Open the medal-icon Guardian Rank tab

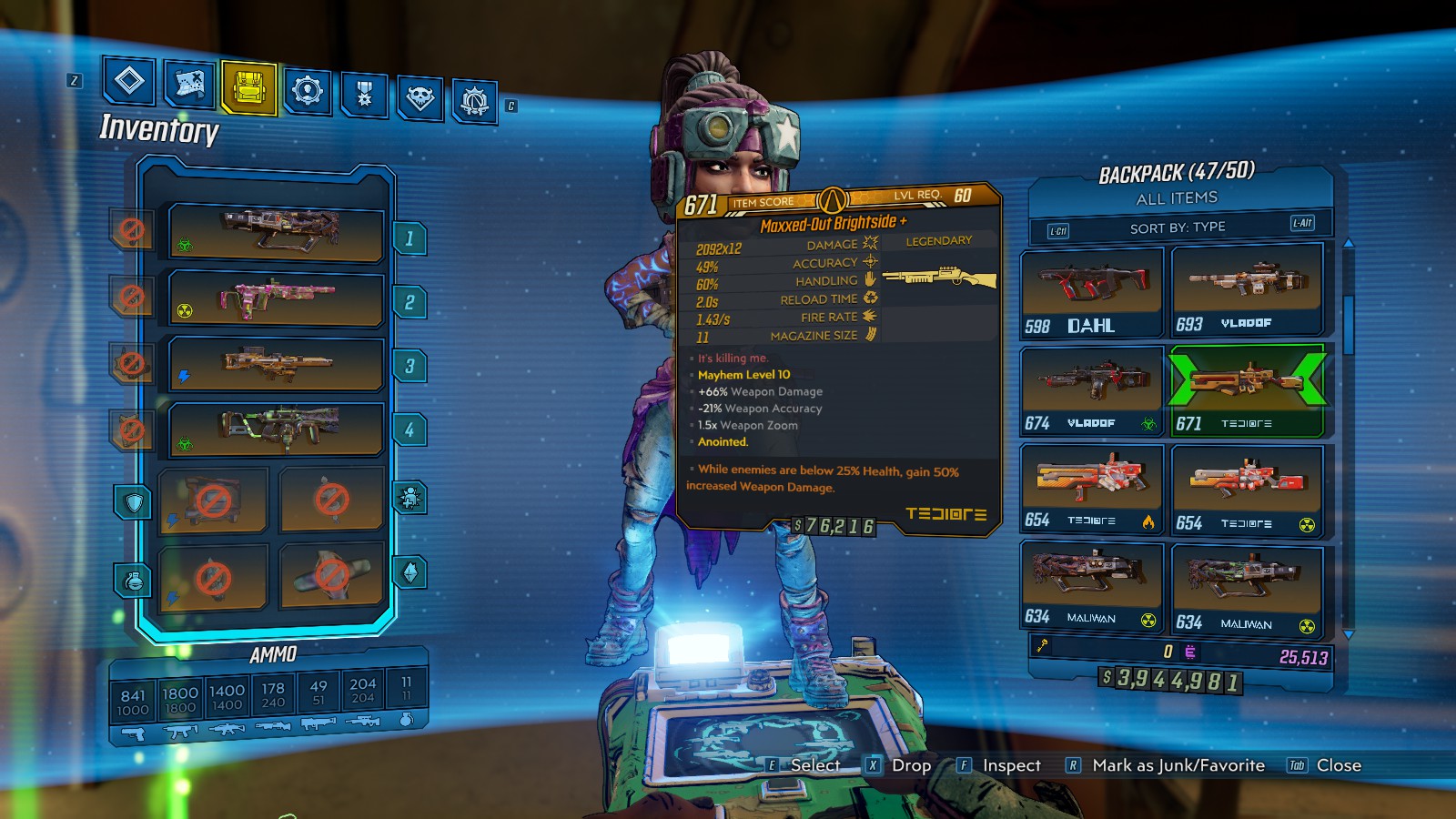coord(364,94)
